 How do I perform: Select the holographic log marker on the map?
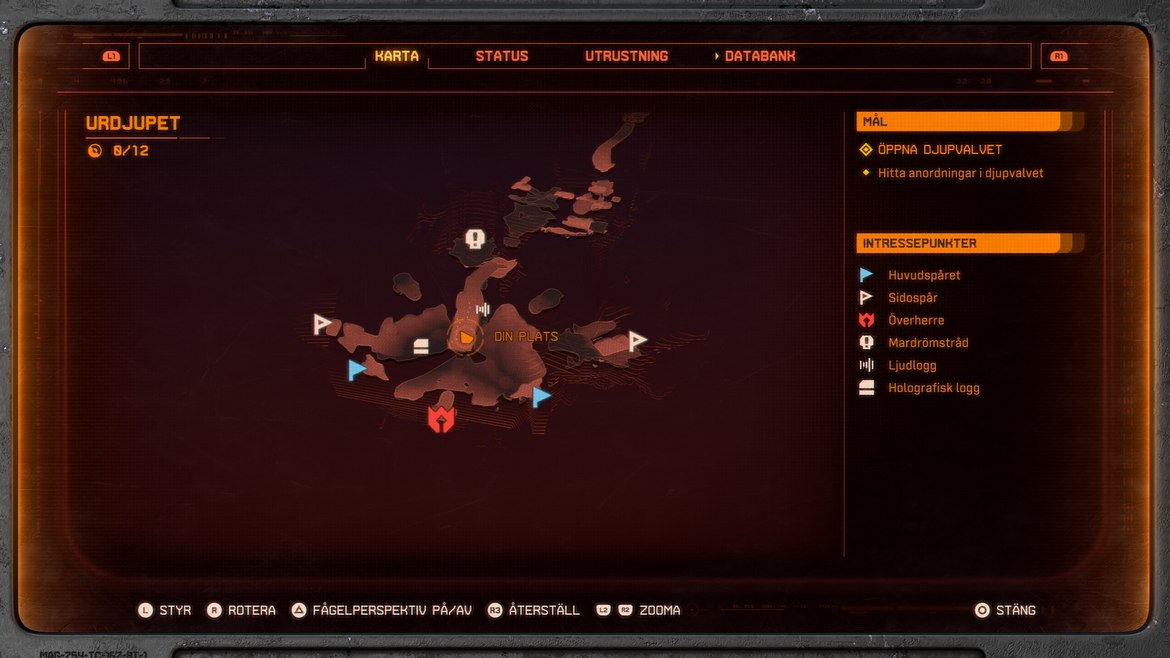[x=421, y=347]
